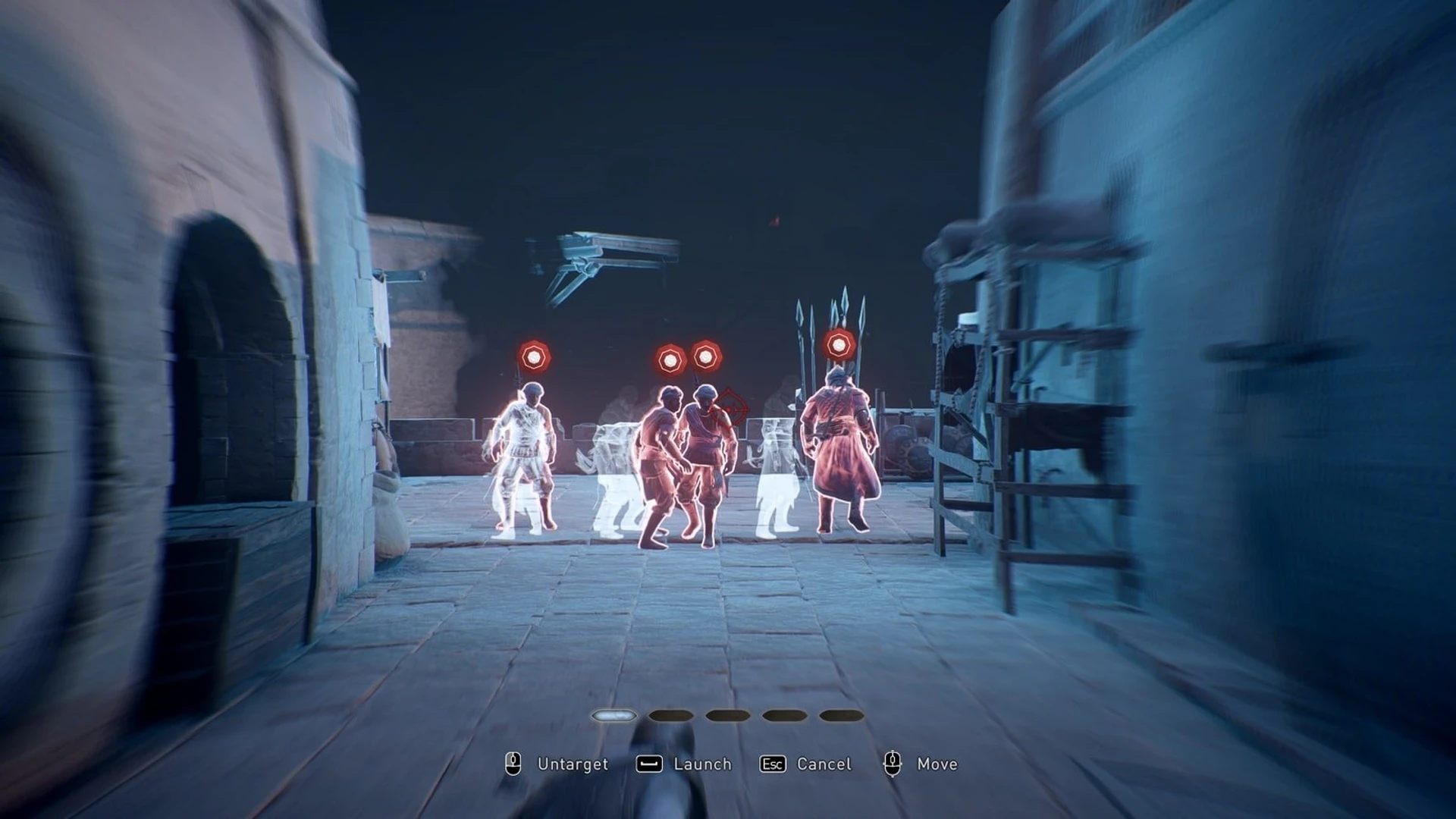The width and height of the screenshot is (1456, 819).
Task: Click the red assassination reticle crosshair
Action: coord(729,409)
